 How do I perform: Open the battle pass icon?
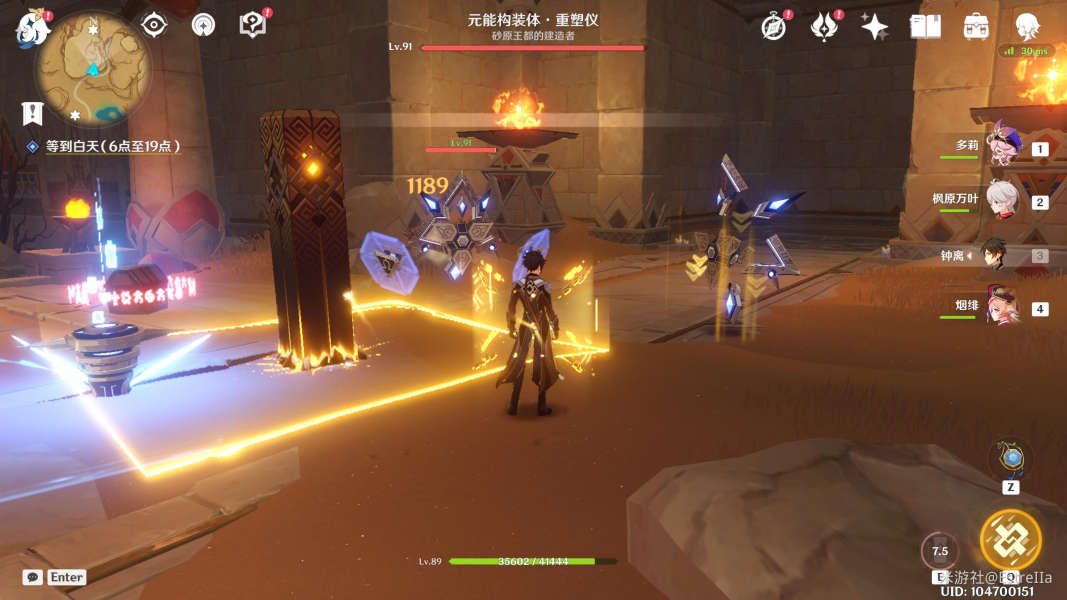pos(823,27)
